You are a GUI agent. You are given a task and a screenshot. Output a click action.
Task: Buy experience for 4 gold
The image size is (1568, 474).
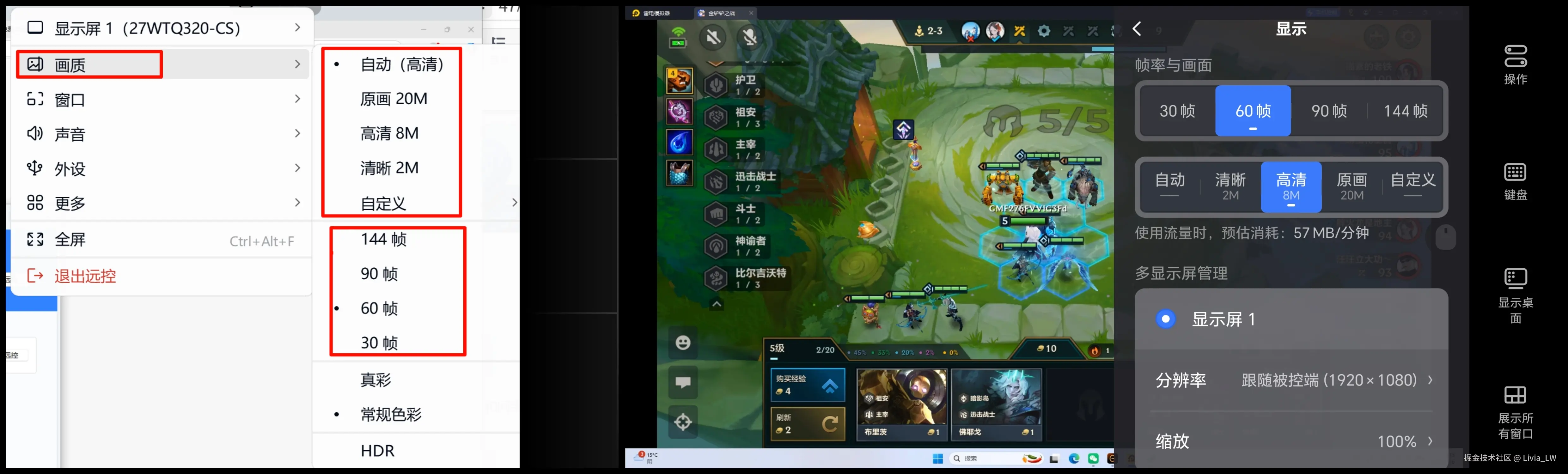[x=807, y=385]
